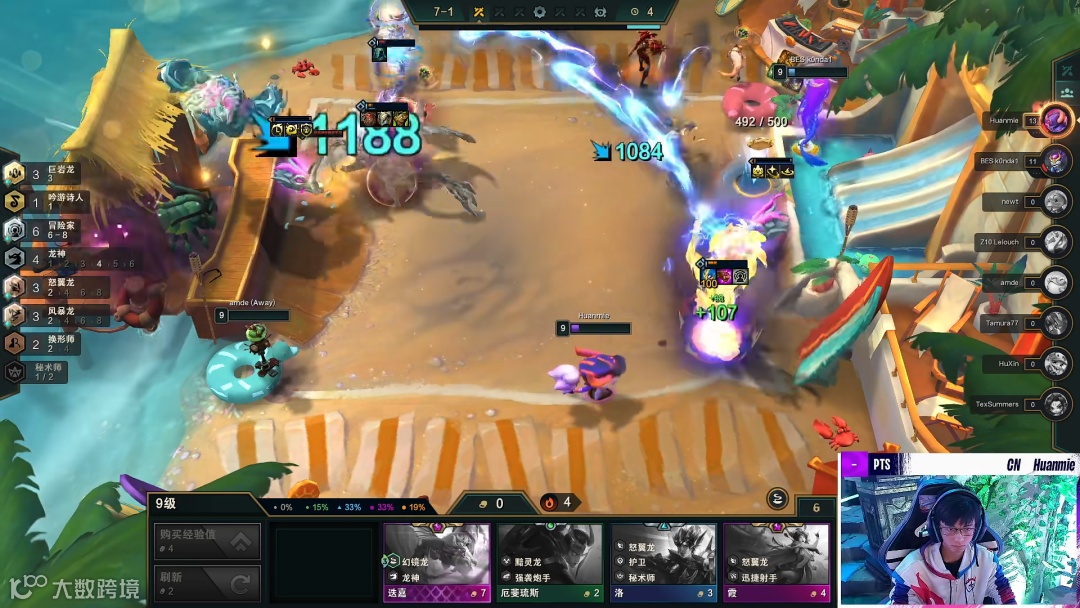Select newt's portrait in the player list

[x=1055, y=201]
